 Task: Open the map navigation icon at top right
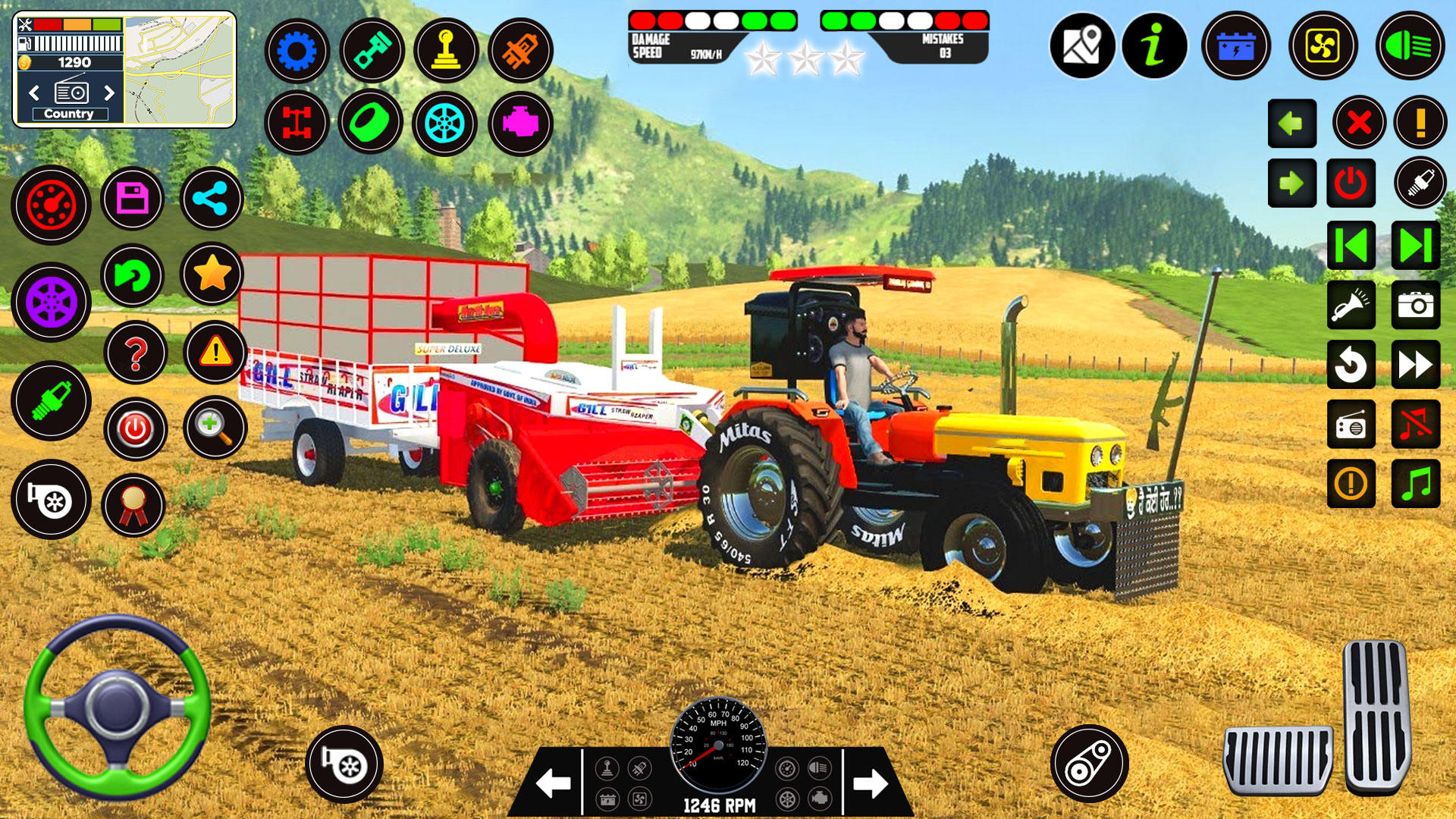point(1081,46)
